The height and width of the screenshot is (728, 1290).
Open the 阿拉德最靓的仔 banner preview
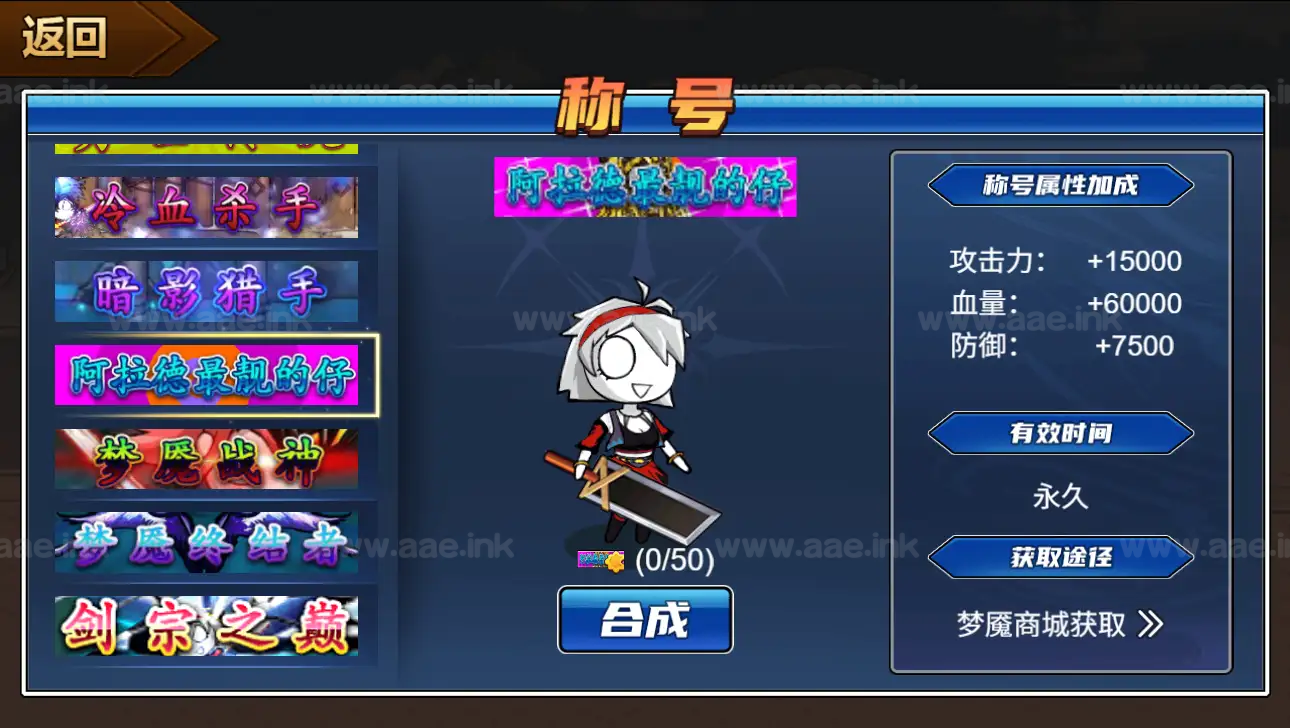[x=645, y=189]
